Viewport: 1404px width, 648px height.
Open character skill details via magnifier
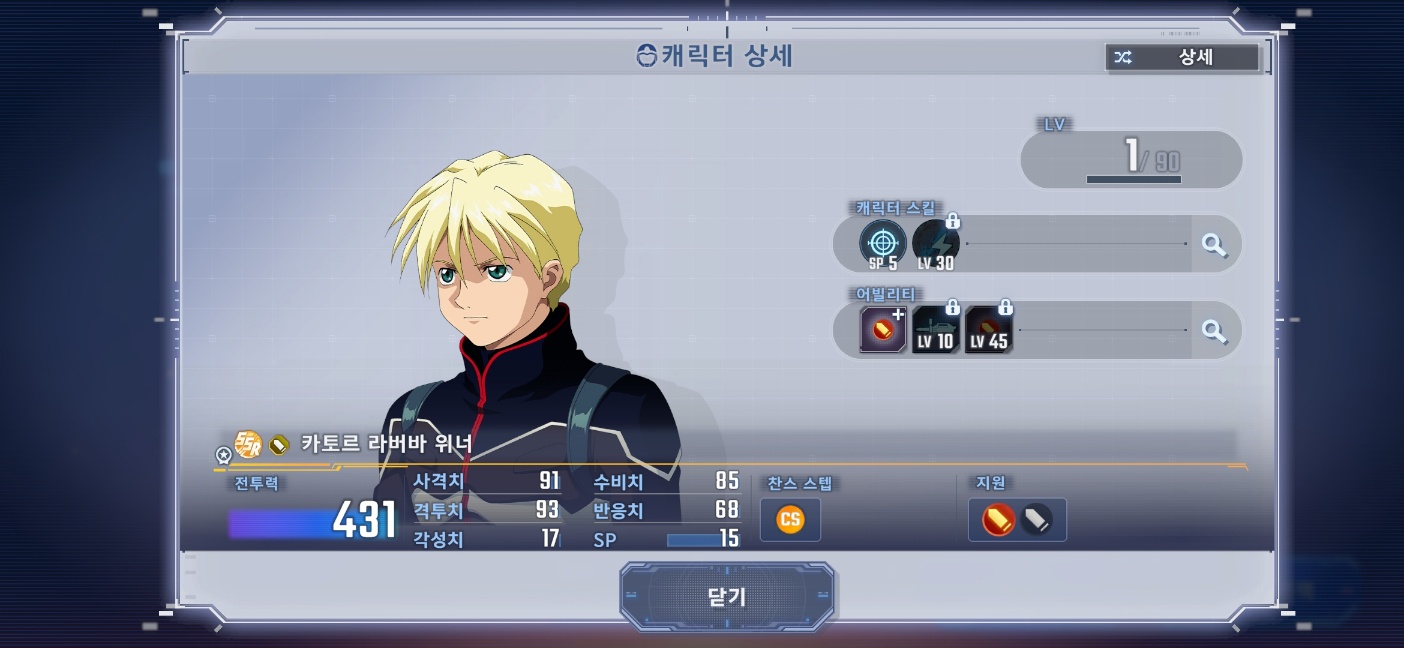click(x=1214, y=244)
